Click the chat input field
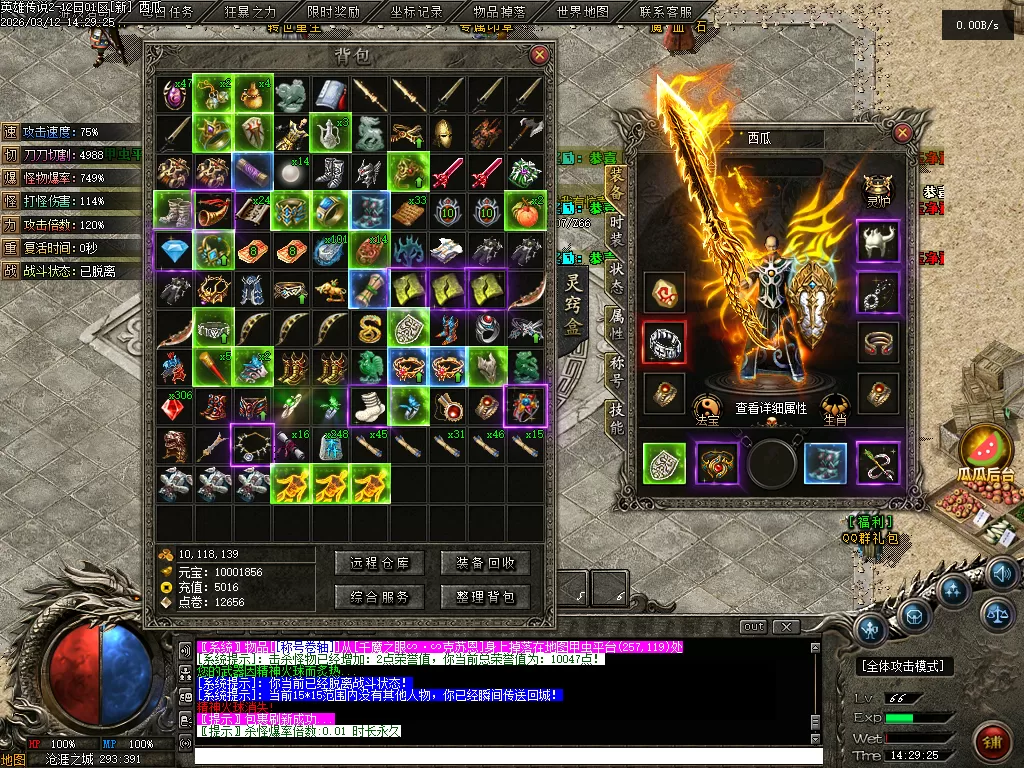The height and width of the screenshot is (768, 1024). pos(500,756)
